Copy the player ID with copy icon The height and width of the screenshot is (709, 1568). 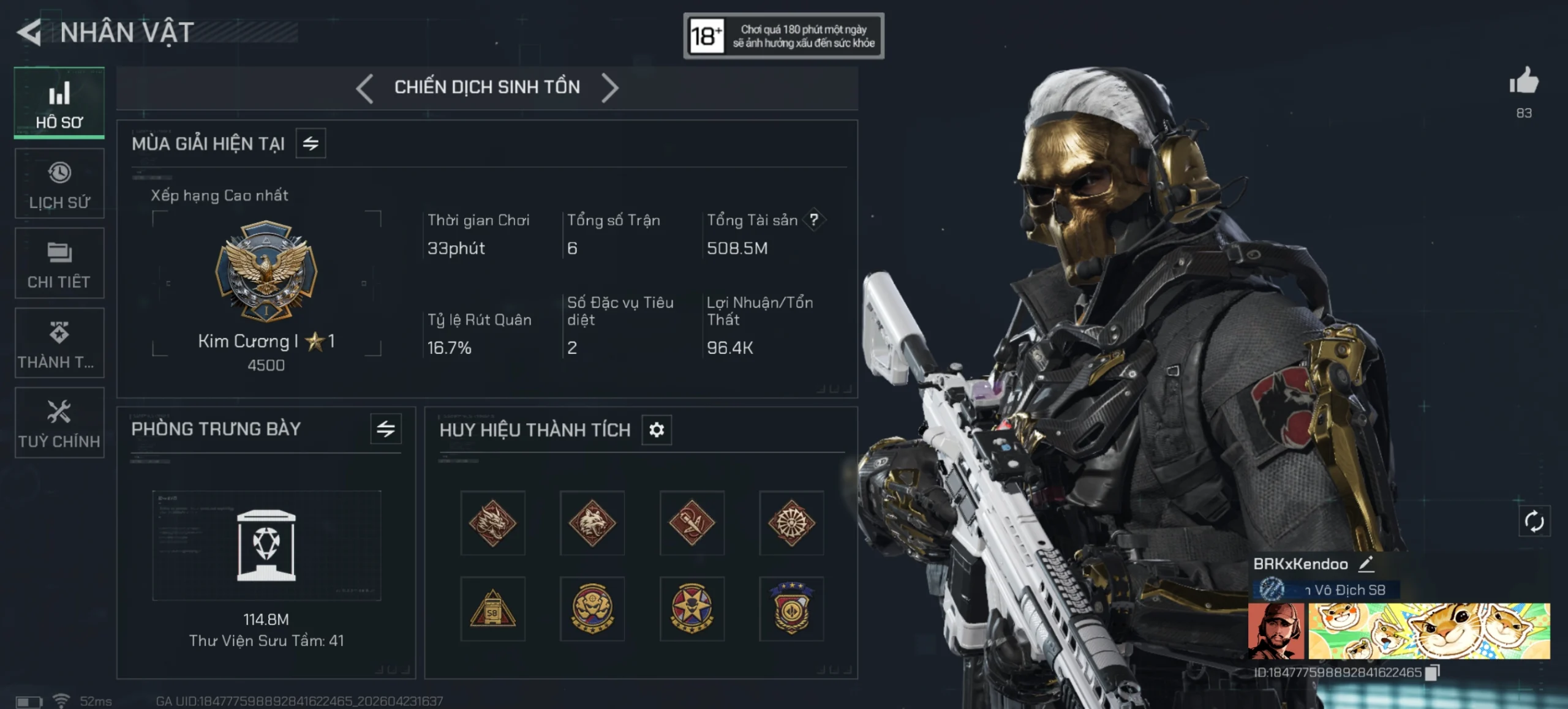point(1432,672)
